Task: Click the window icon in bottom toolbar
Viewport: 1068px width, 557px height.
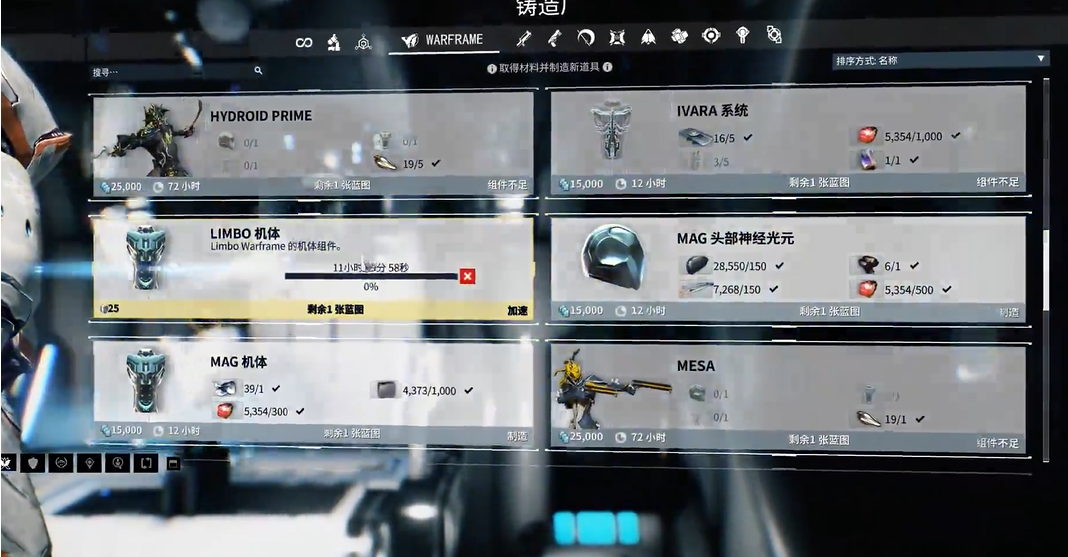Action: (x=172, y=463)
